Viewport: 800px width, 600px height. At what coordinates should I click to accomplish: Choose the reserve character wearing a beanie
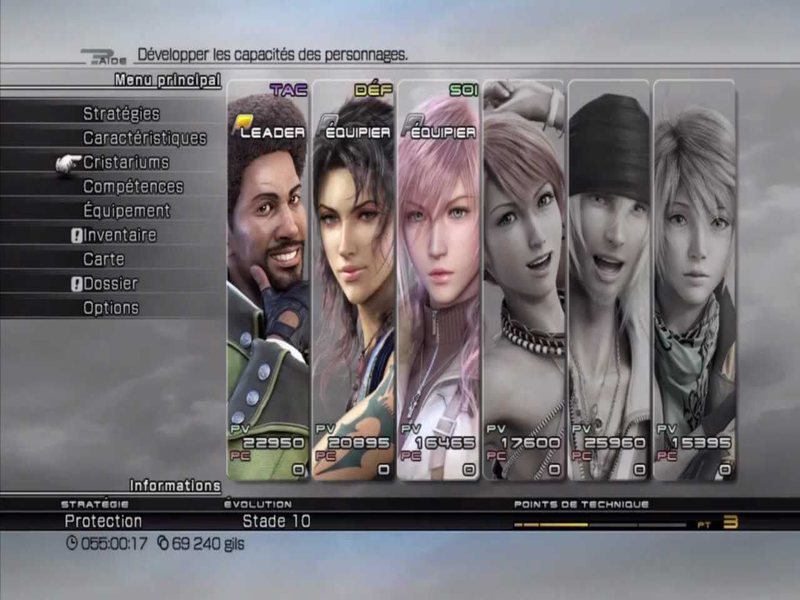(608, 280)
